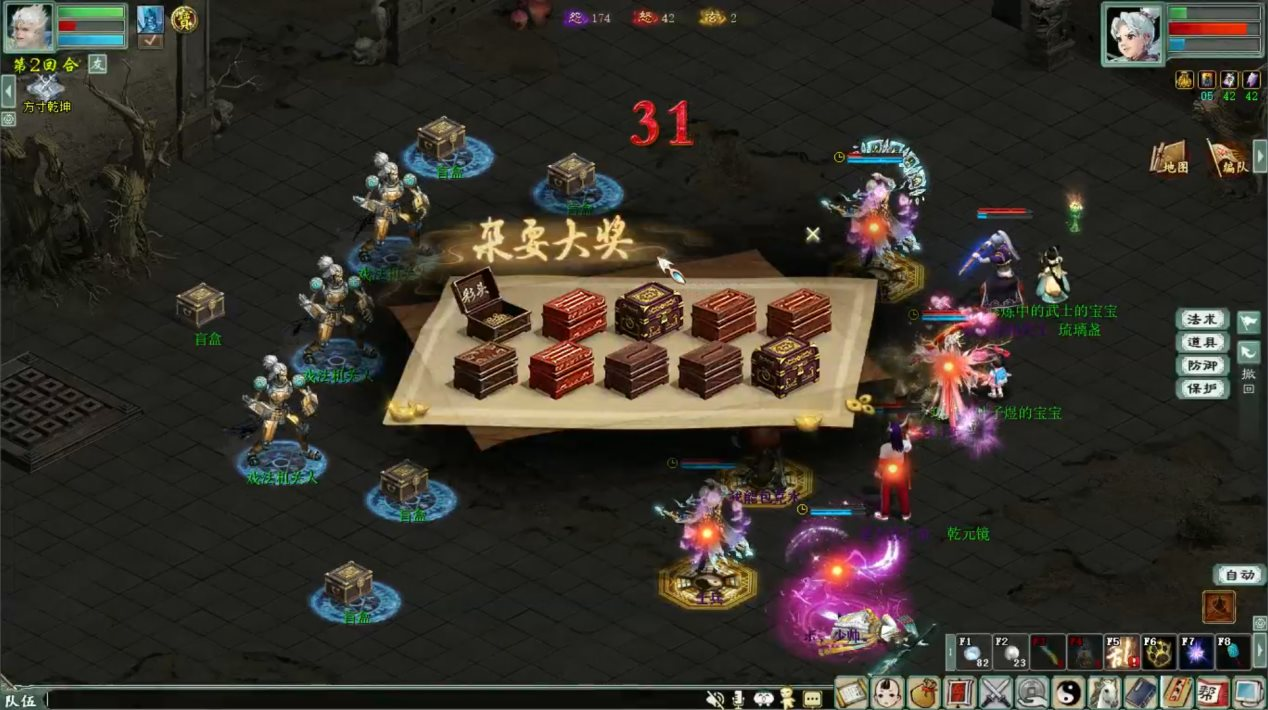
Task: Toggle the 友 friend button
Action: [x=97, y=63]
